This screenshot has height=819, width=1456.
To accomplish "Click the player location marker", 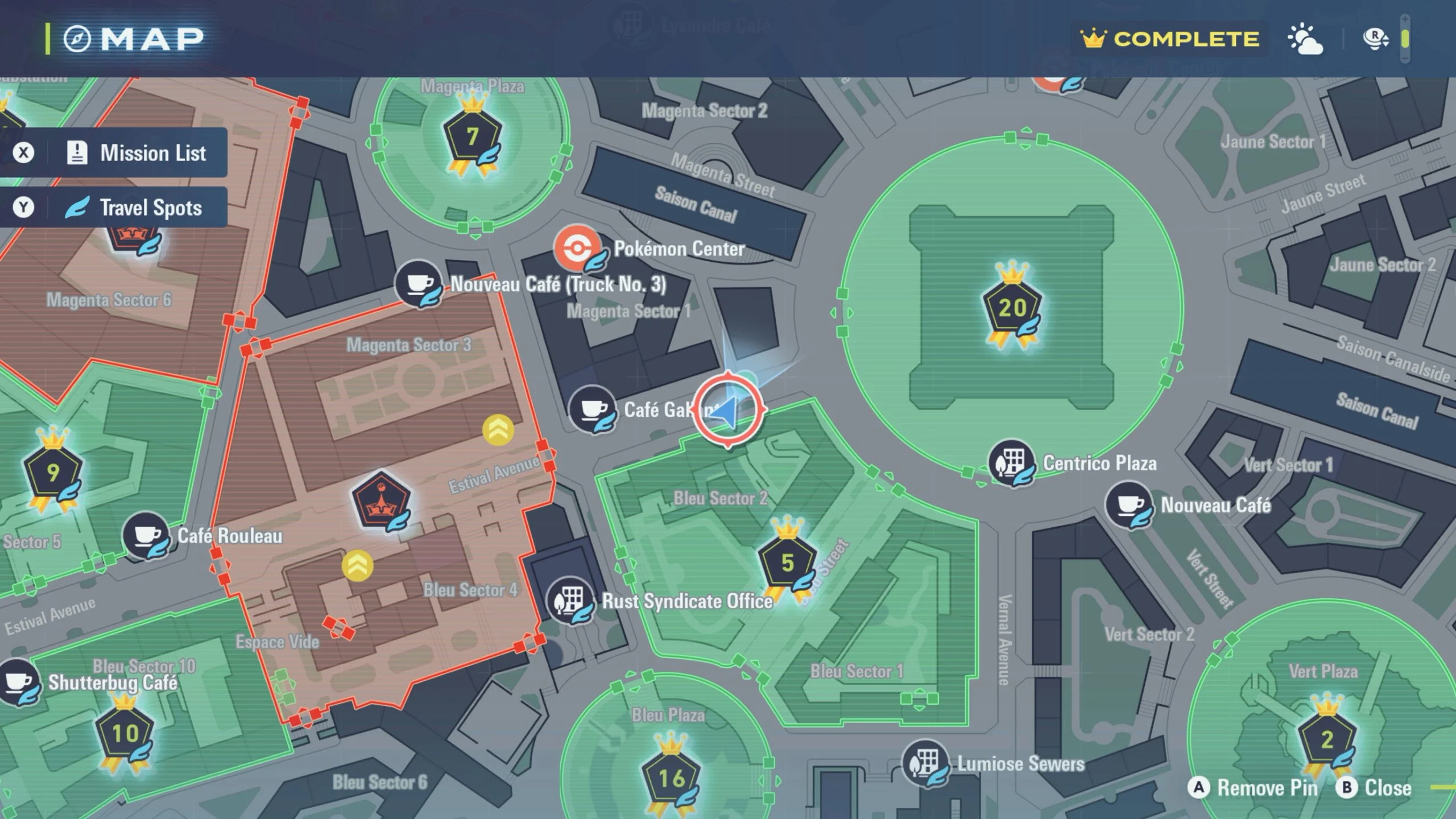I will click(x=730, y=411).
